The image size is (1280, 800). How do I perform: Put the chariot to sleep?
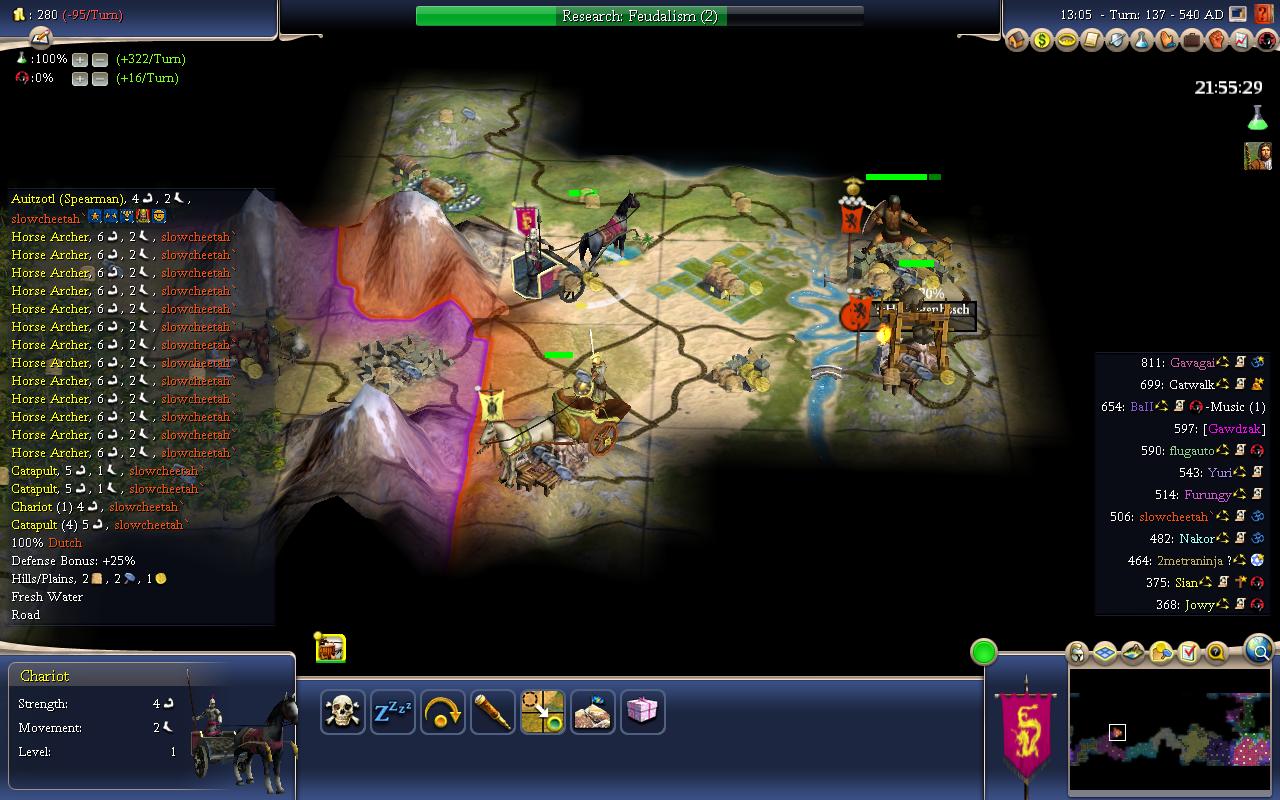pos(392,712)
